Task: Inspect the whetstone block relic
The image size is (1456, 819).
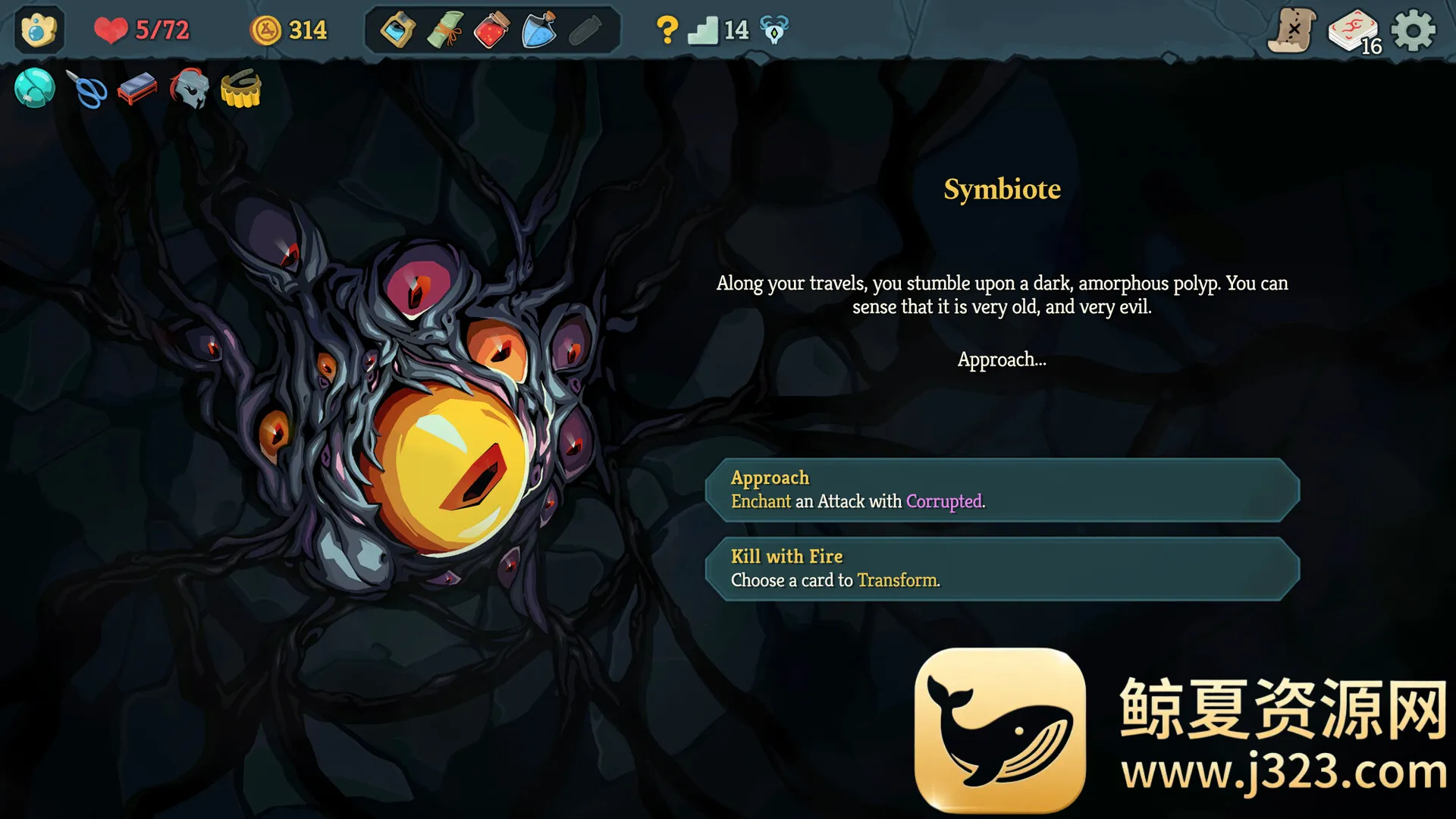Action: (x=137, y=89)
